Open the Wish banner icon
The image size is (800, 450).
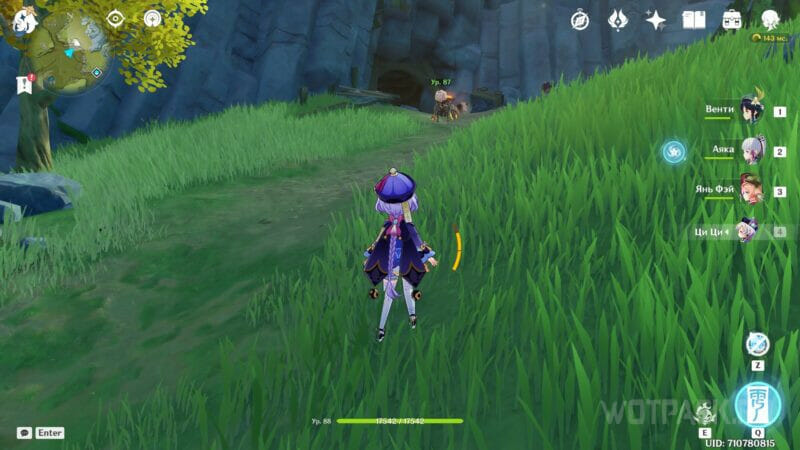pos(618,19)
